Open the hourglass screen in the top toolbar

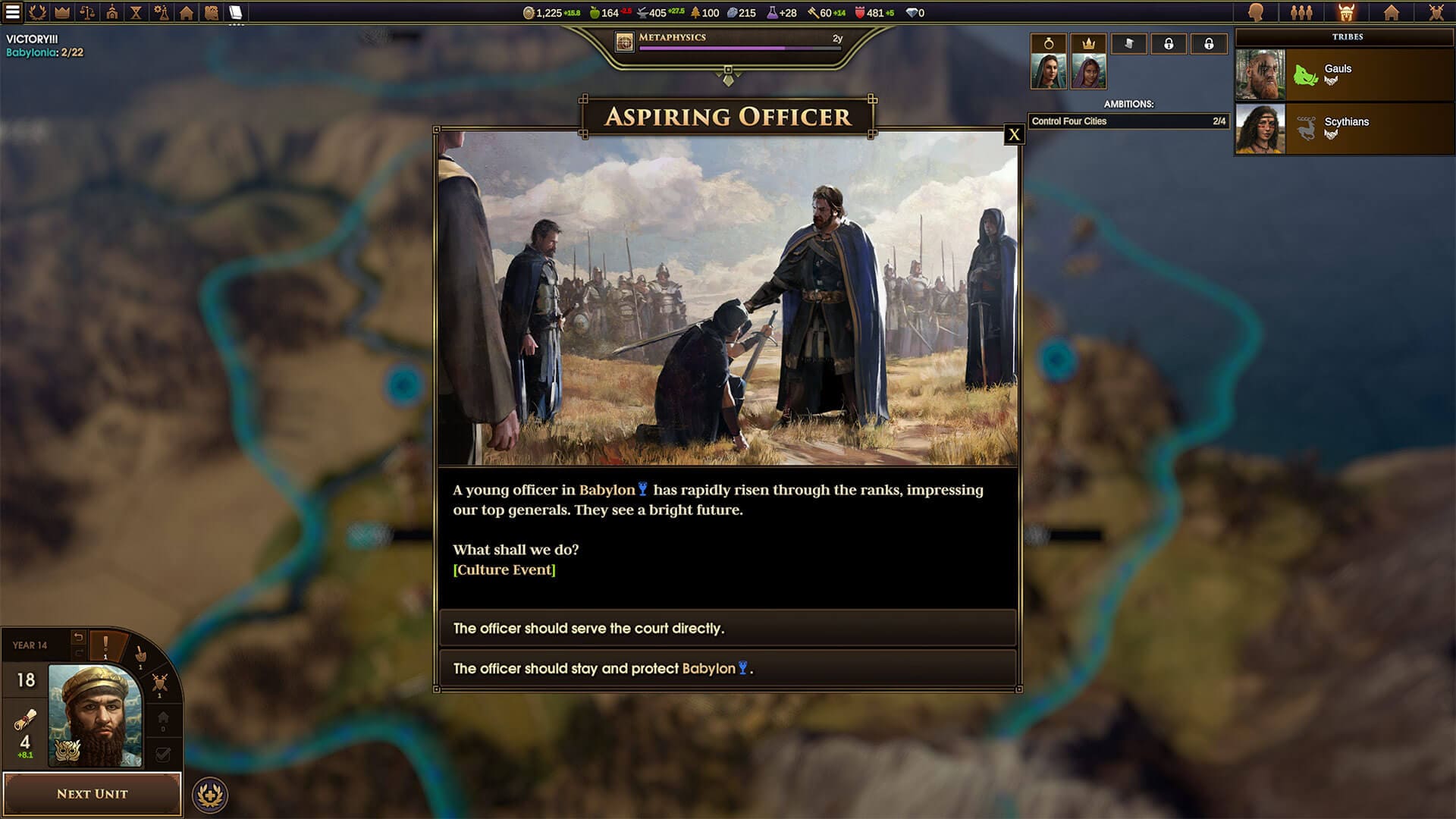[x=136, y=12]
